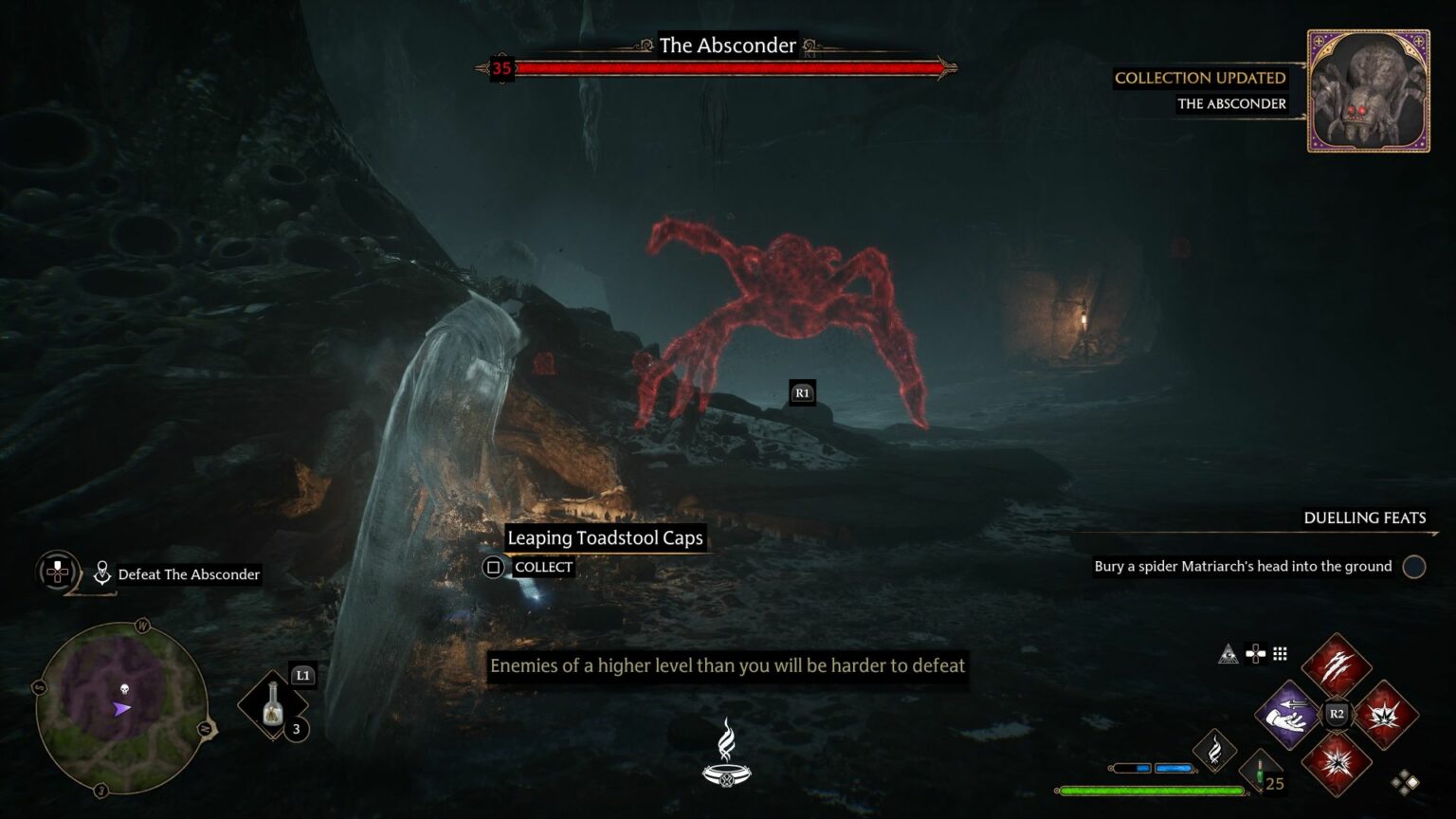The width and height of the screenshot is (1456, 819).
Task: Click the spider Matriarch duelling feat progress circle
Action: tap(1413, 566)
